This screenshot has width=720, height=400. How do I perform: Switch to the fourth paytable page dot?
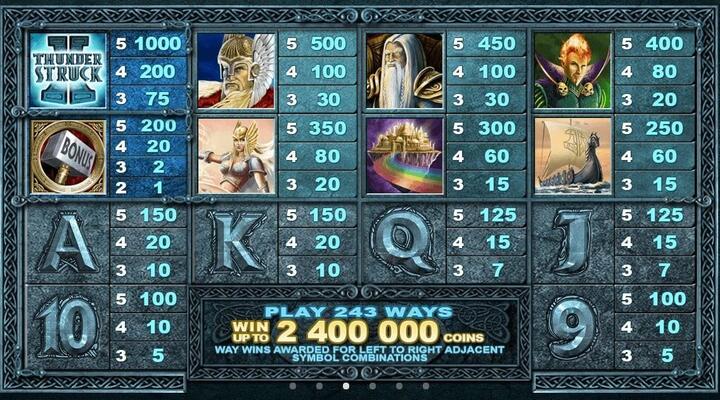pos(373,385)
